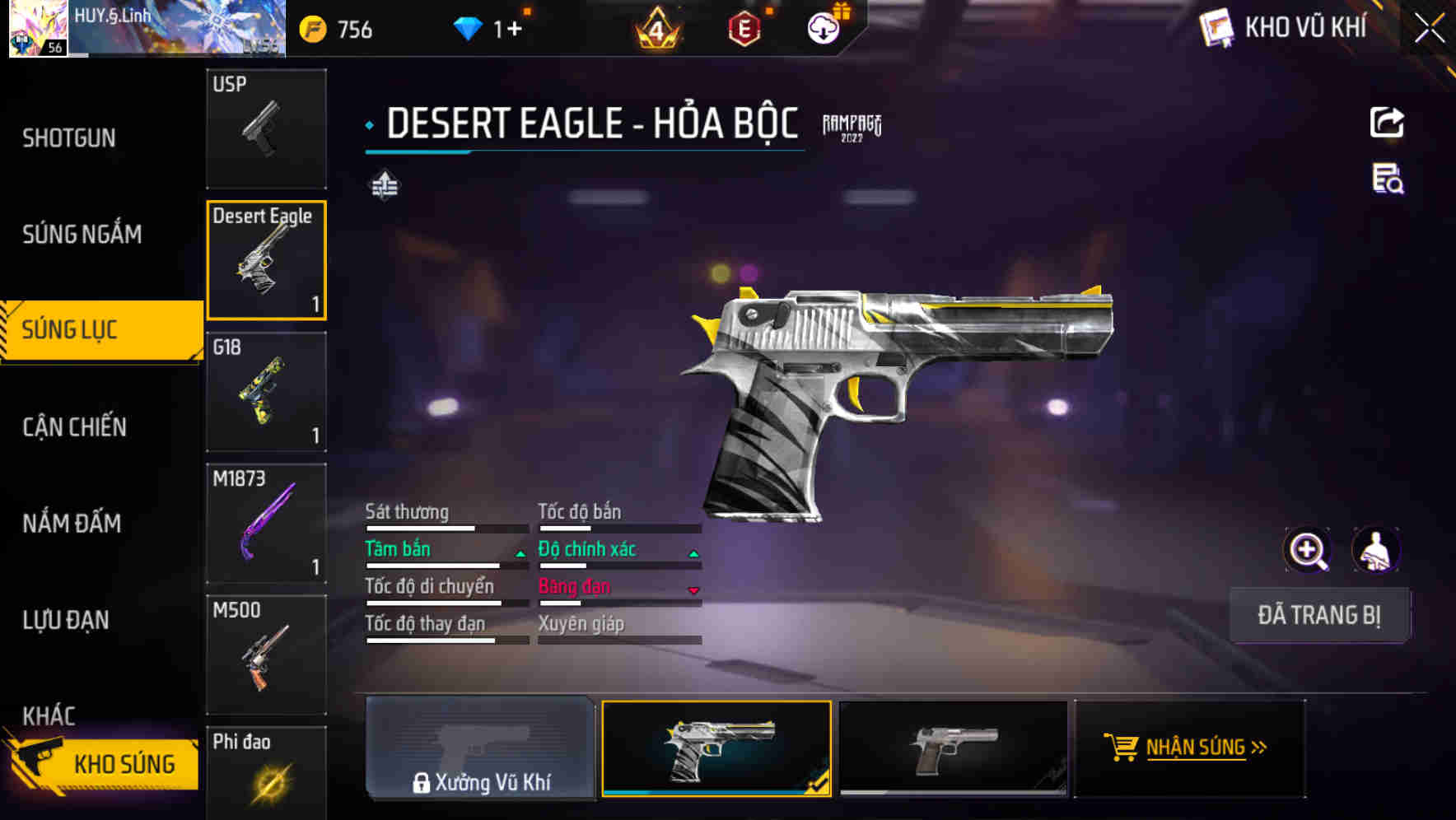
Task: Pick the G18 pistol slot
Action: click(266, 392)
